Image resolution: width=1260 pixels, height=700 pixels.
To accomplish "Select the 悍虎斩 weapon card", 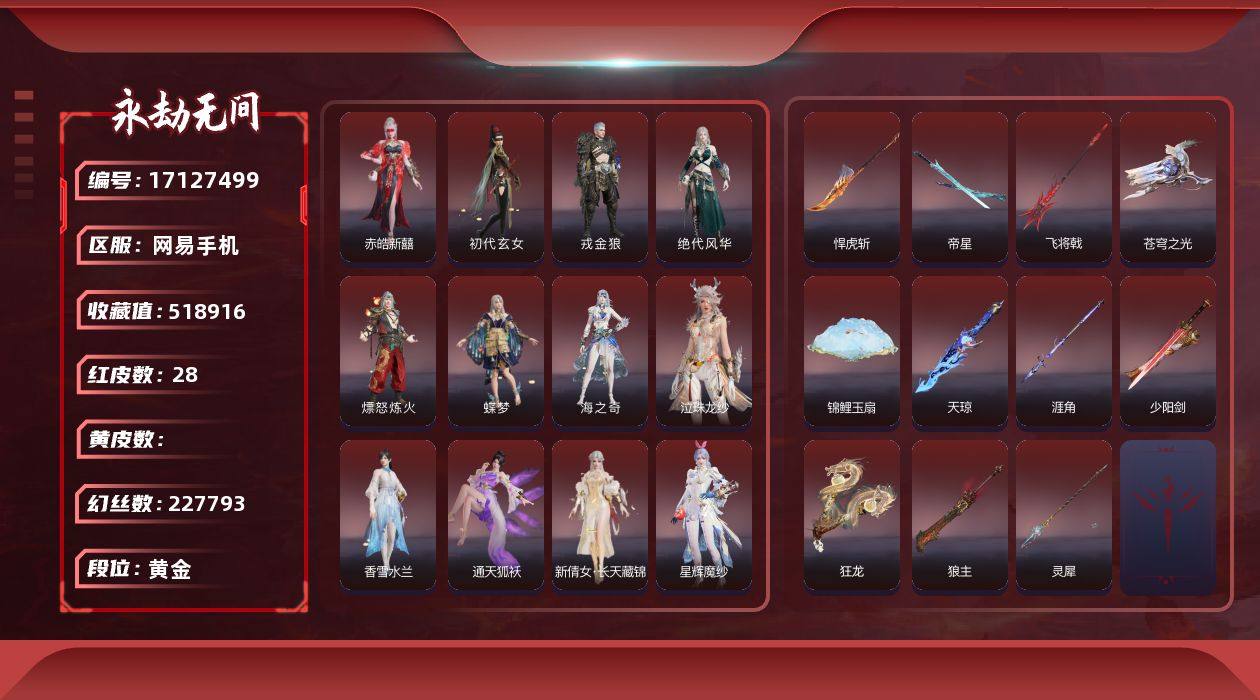I will tap(852, 187).
